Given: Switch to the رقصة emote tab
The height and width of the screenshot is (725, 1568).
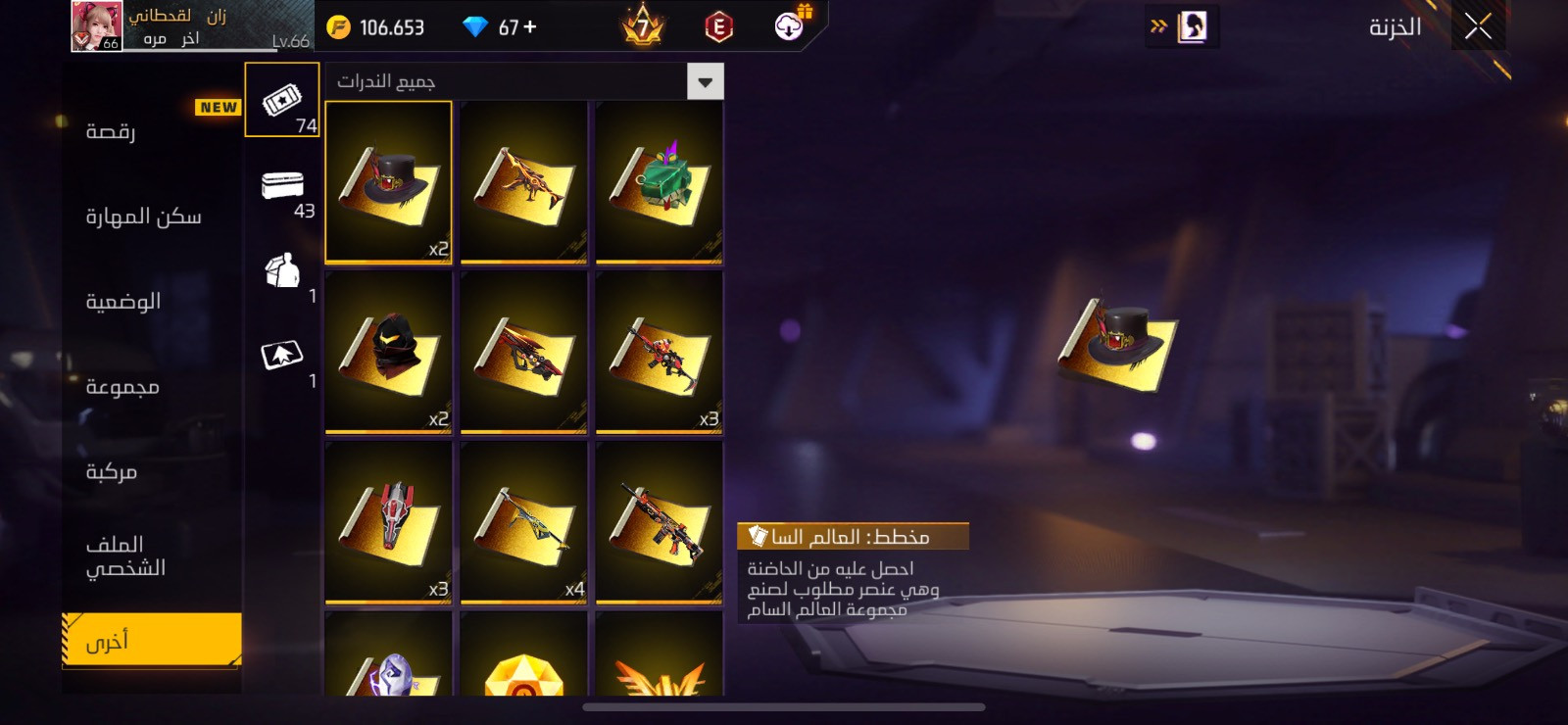Looking at the screenshot, I should (x=111, y=131).
